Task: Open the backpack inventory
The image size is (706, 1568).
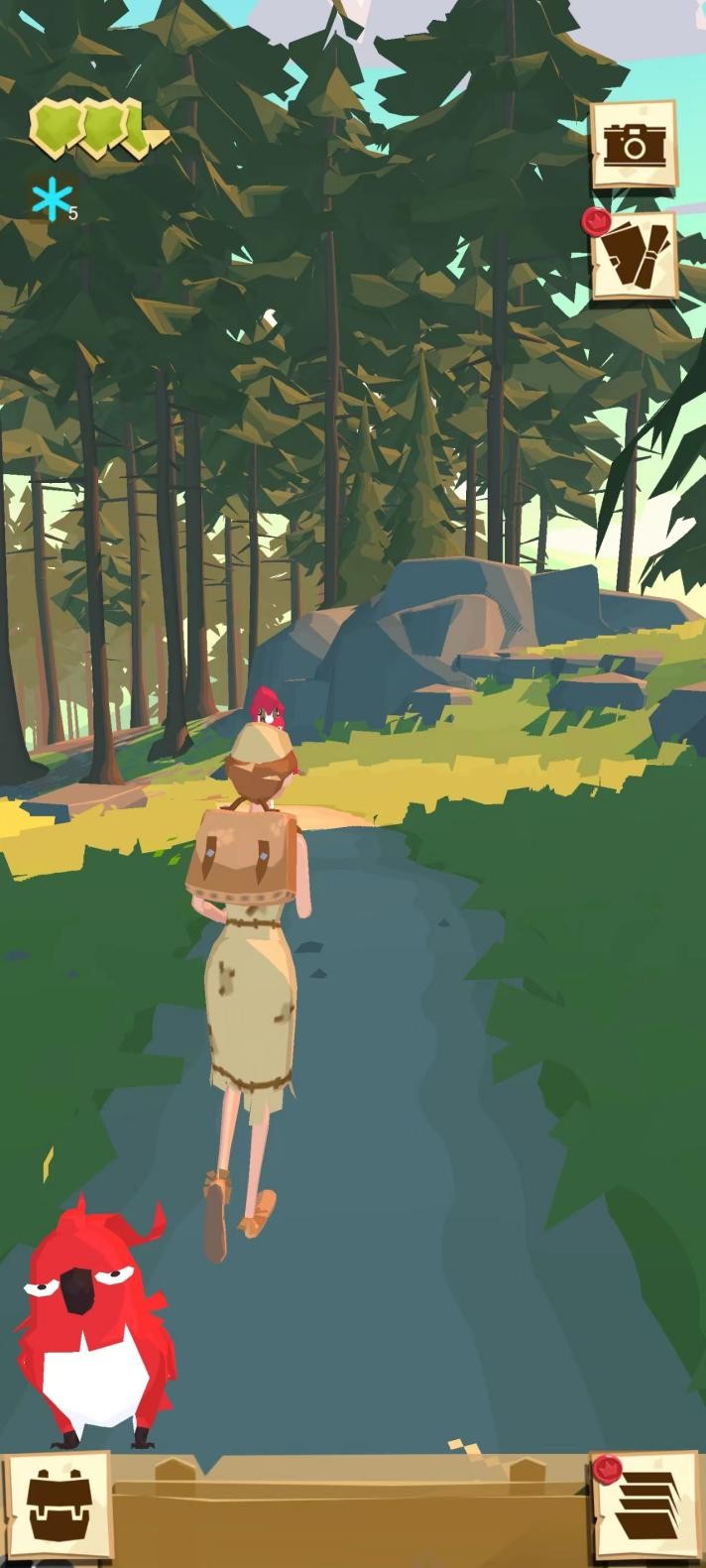Action: (x=58, y=1508)
